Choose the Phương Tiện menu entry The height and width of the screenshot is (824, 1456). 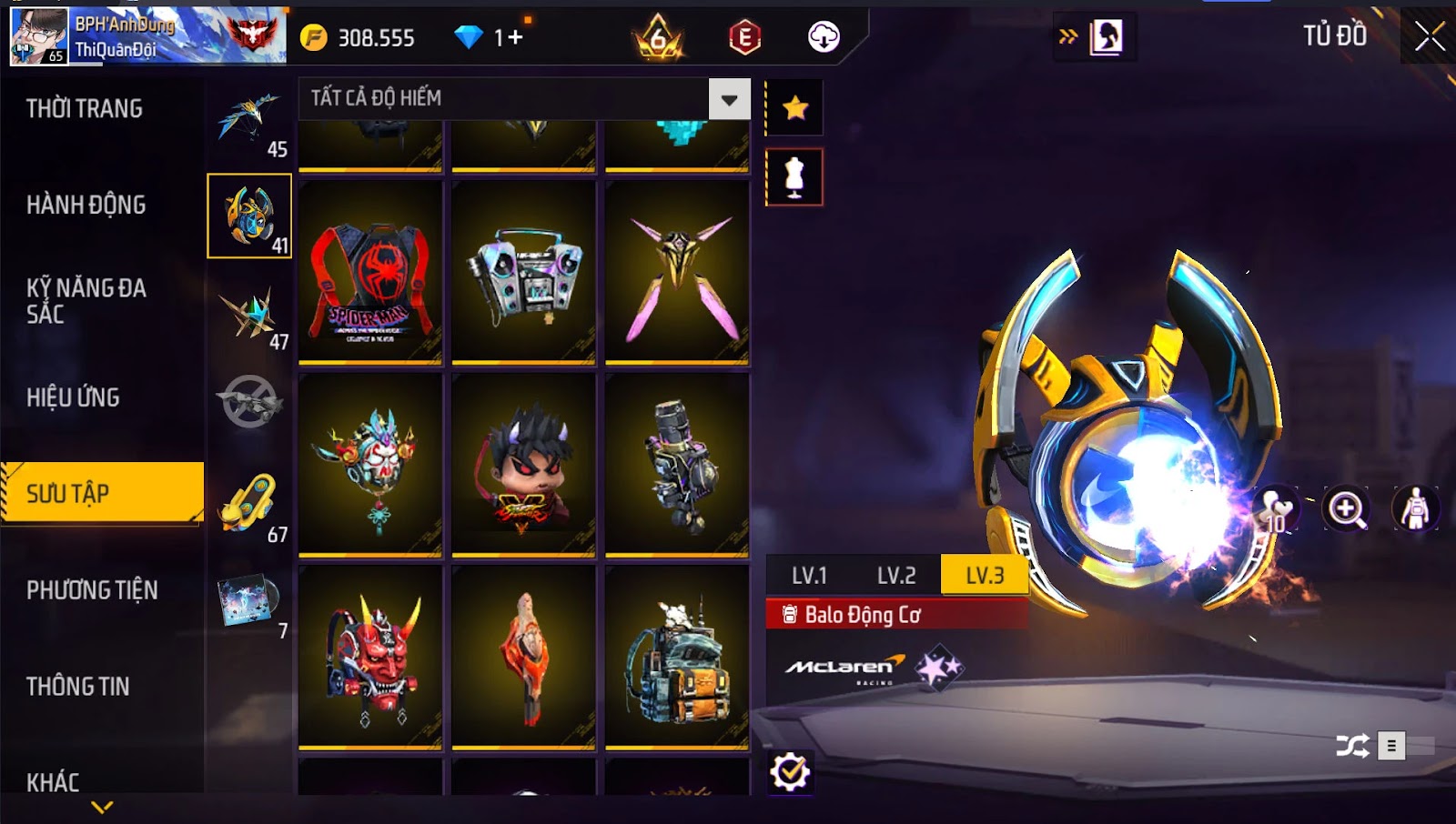tap(92, 590)
